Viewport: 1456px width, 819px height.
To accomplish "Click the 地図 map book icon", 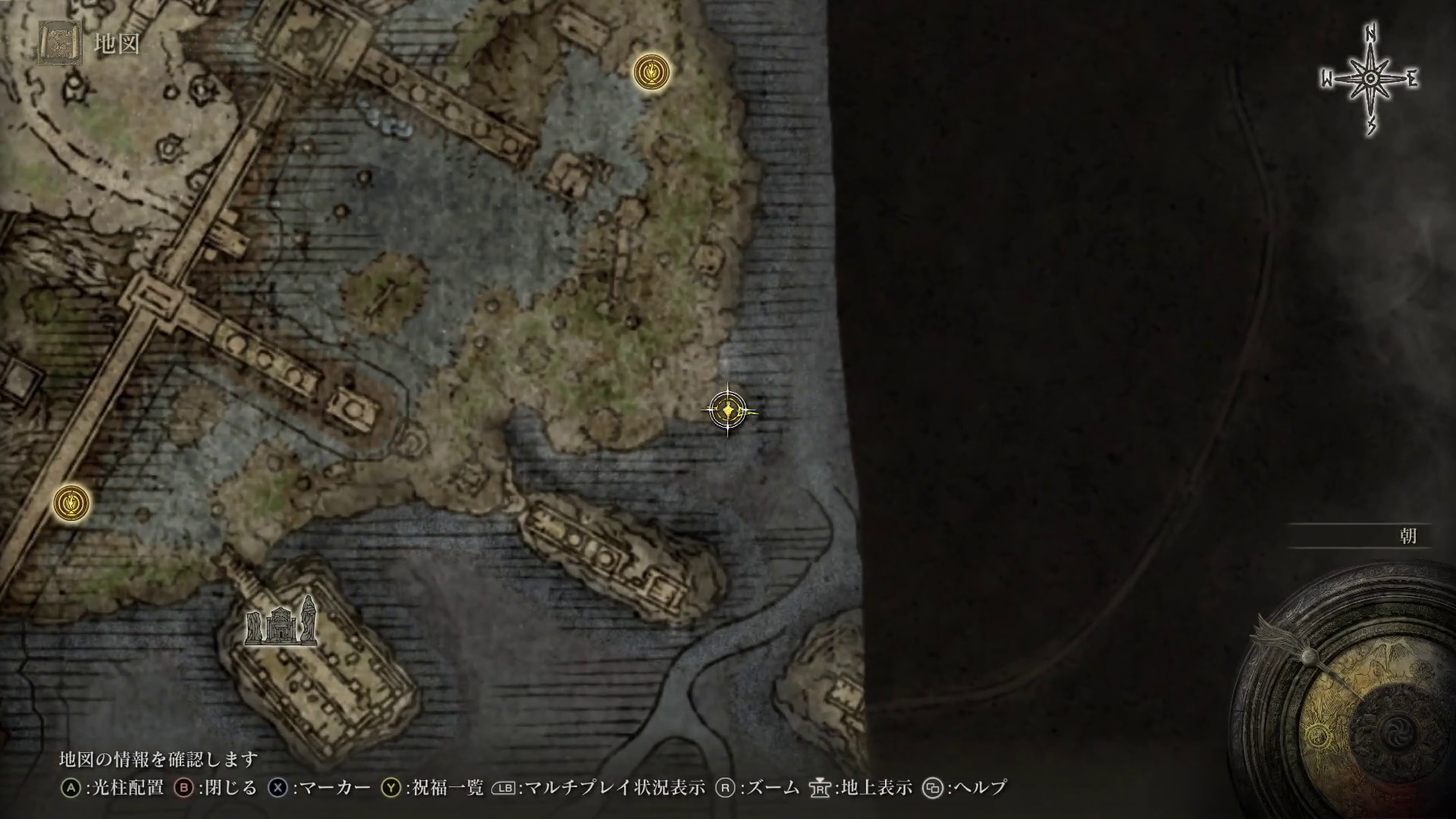I will (60, 43).
